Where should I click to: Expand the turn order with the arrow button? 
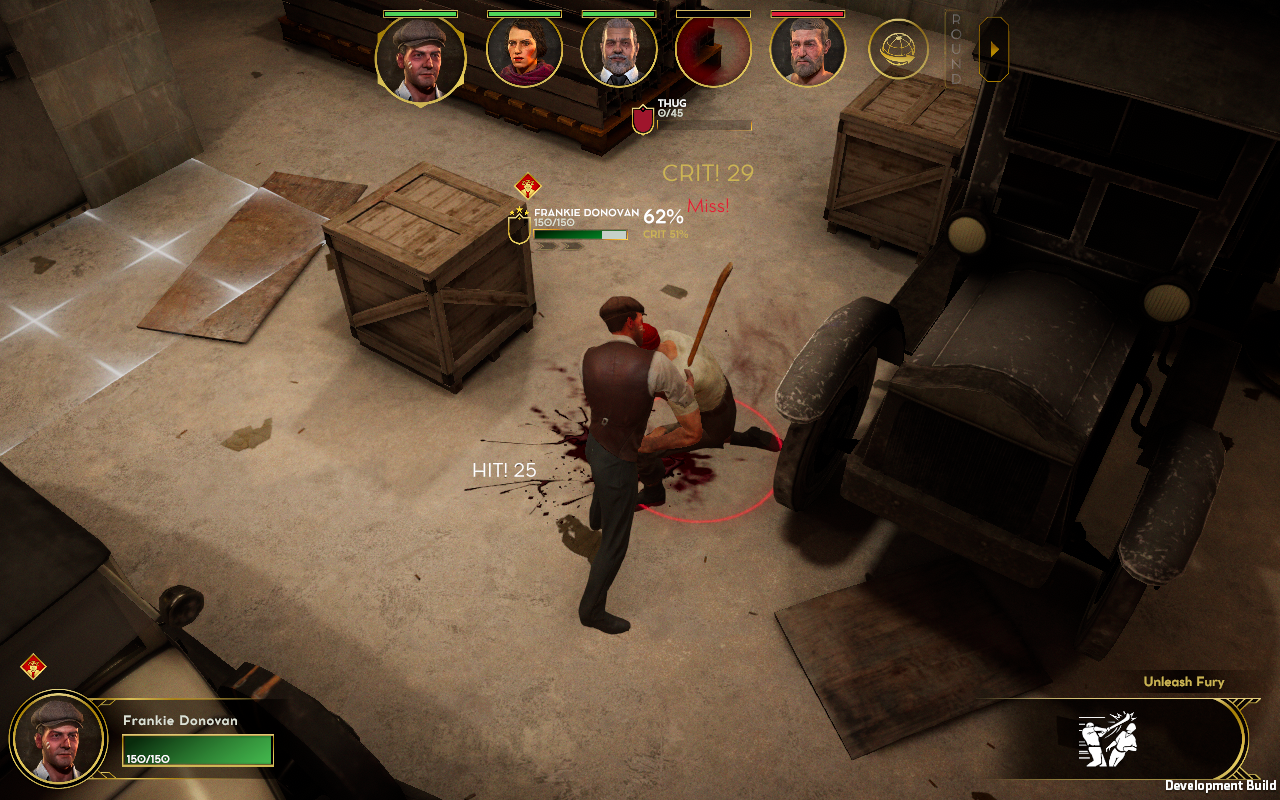(x=993, y=49)
